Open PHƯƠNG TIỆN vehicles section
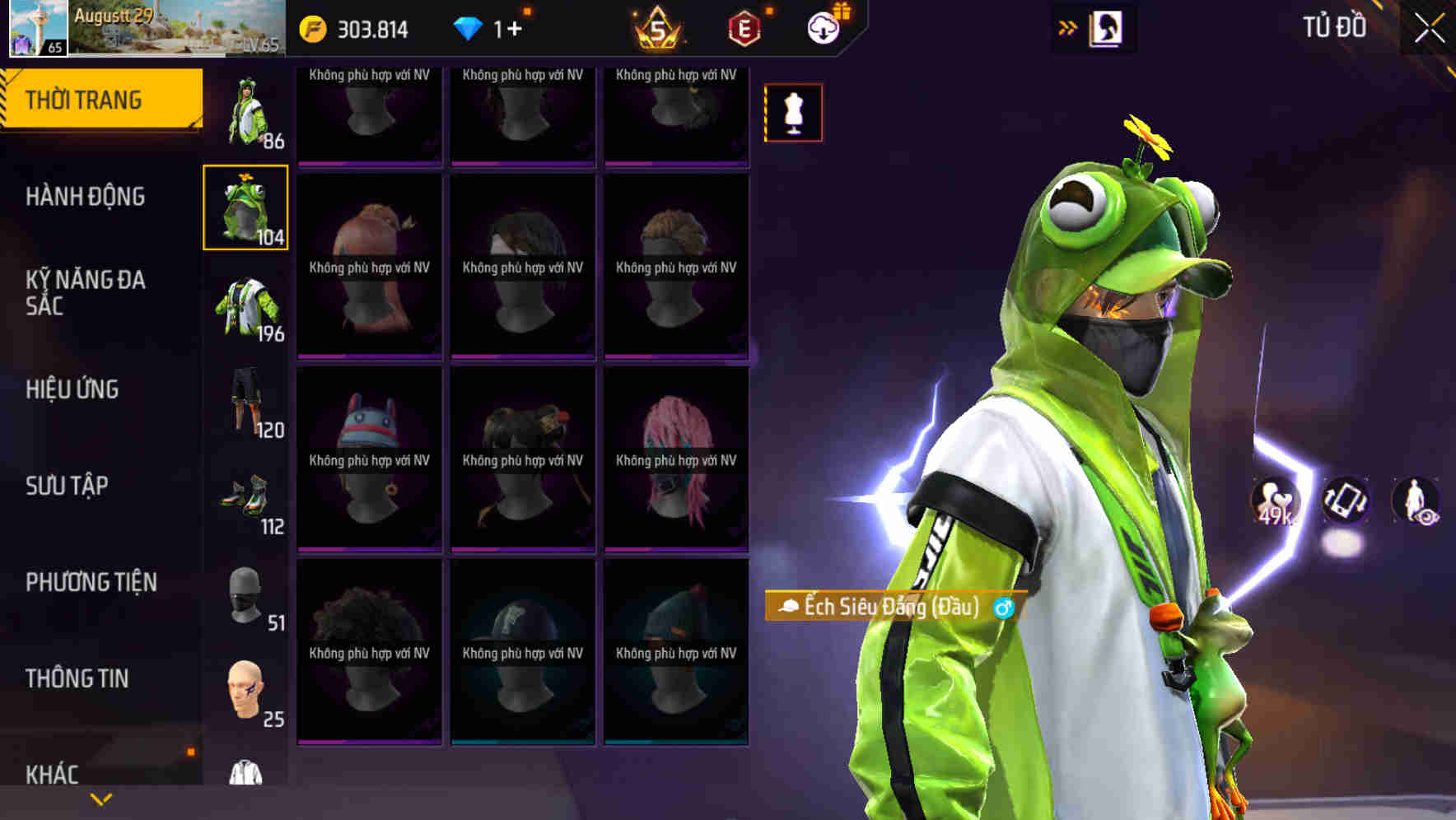Screen dimensions: 1456x820 point(91,581)
